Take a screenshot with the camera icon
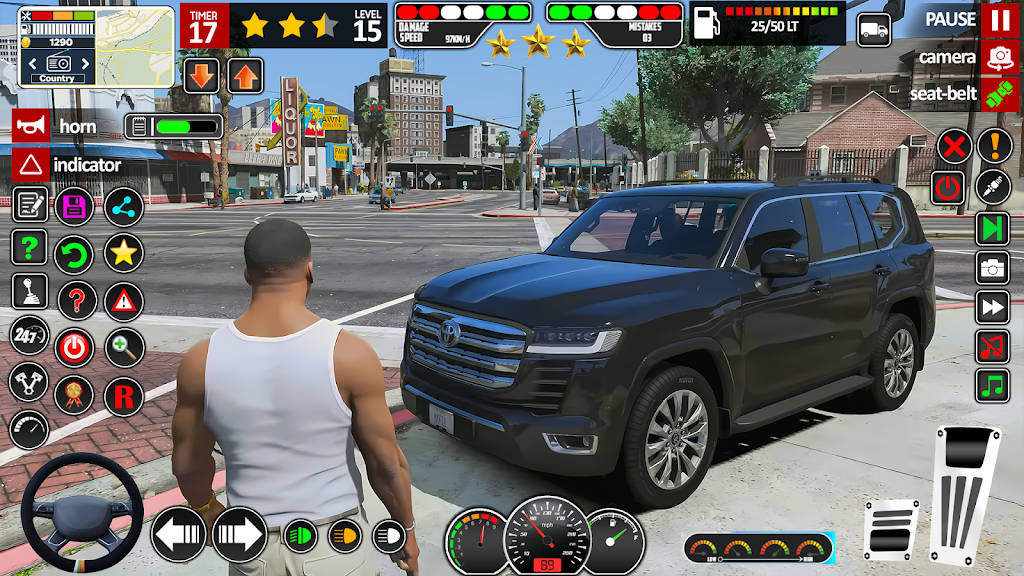The image size is (1024, 576). click(x=993, y=267)
